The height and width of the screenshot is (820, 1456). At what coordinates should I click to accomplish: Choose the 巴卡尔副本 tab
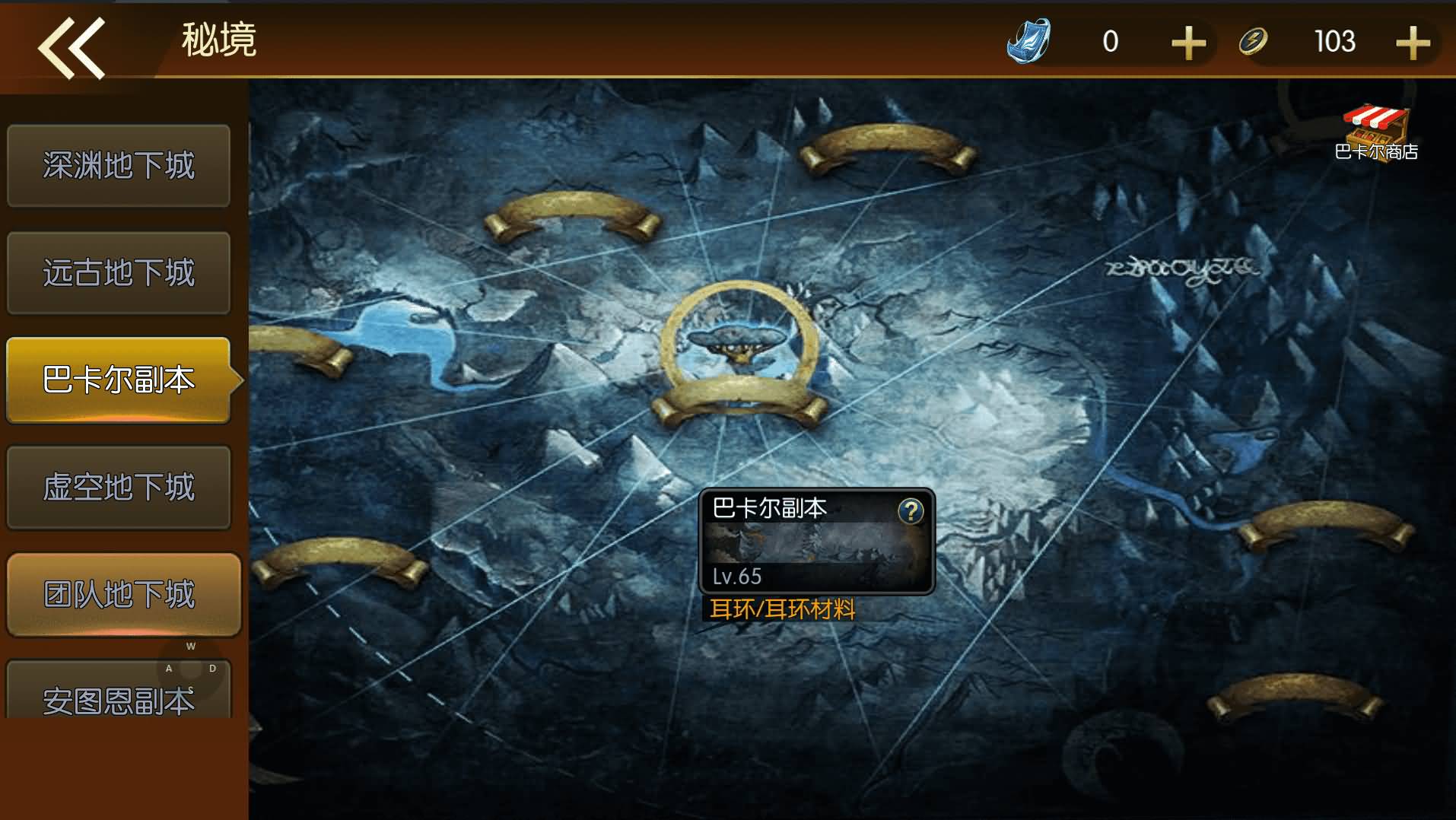[x=119, y=380]
